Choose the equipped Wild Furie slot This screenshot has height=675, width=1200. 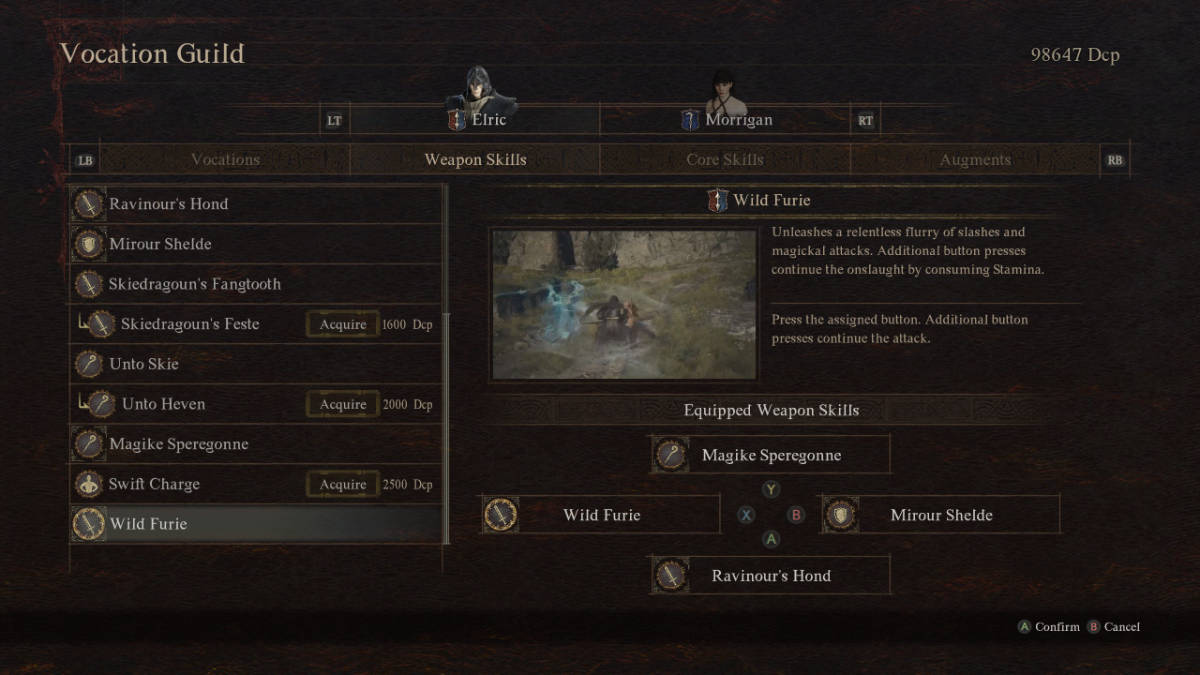pos(600,515)
